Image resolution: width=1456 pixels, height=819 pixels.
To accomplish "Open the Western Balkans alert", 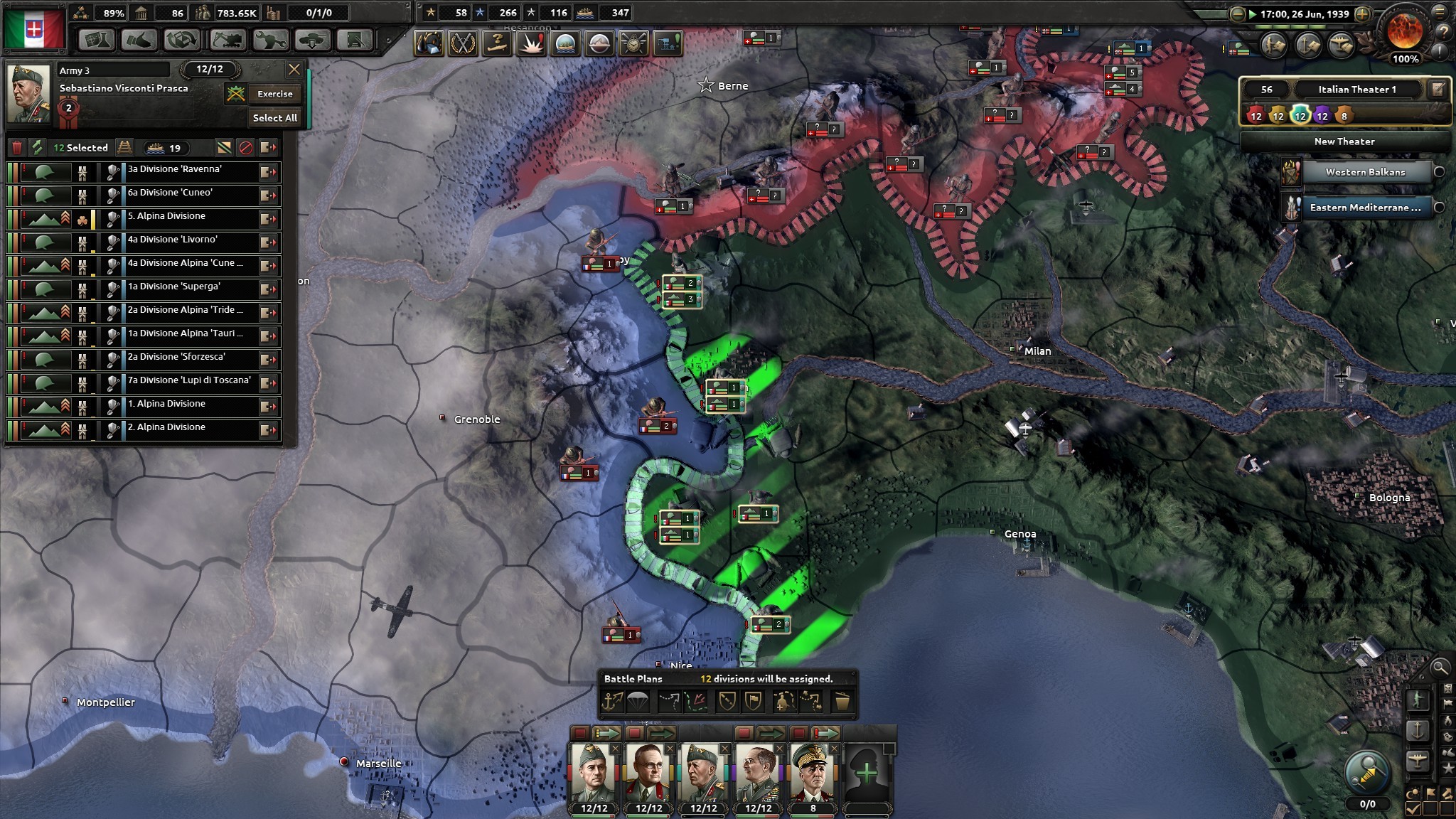I will [1364, 172].
